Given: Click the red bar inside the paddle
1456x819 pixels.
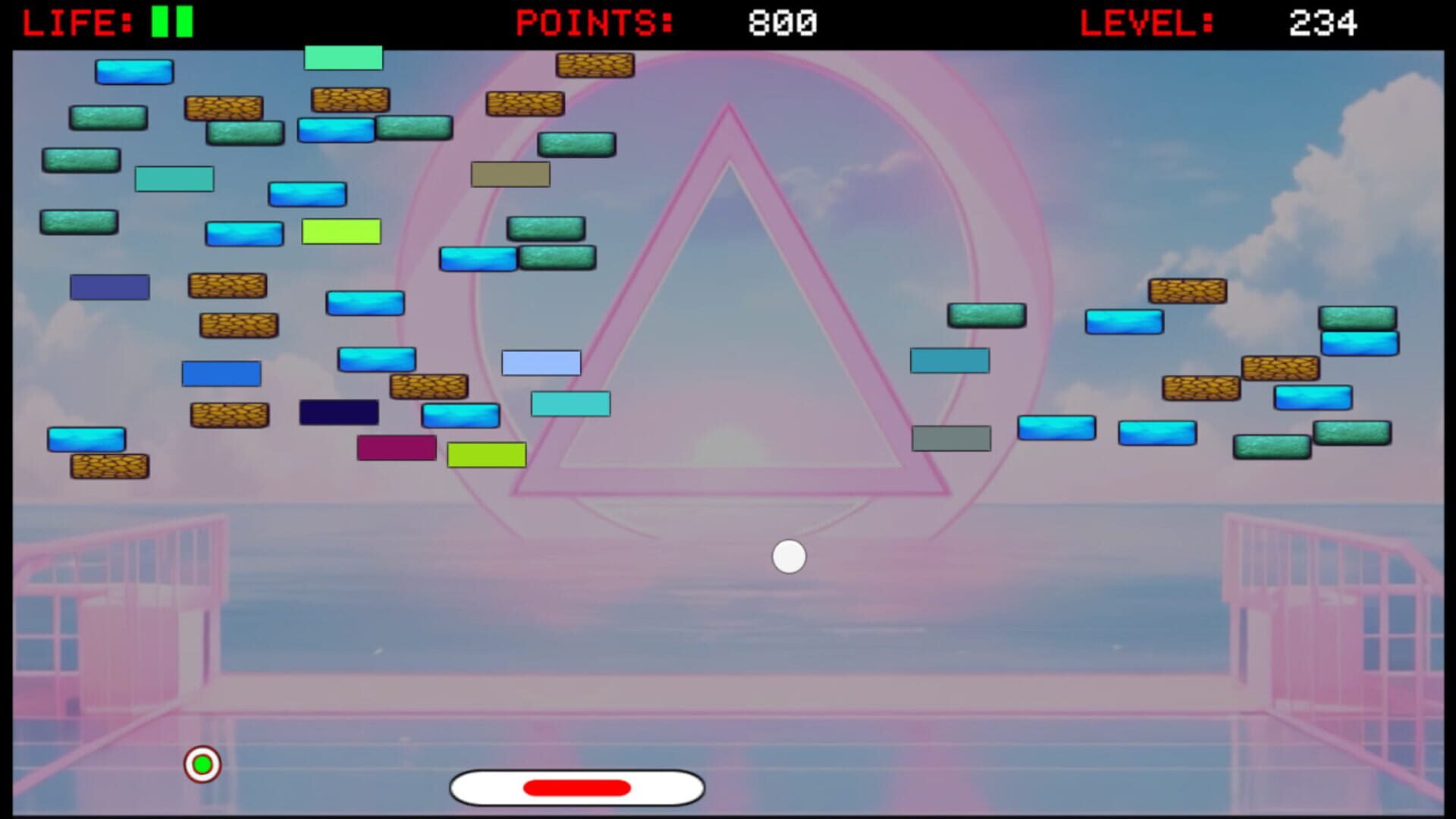Looking at the screenshot, I should tap(577, 786).
